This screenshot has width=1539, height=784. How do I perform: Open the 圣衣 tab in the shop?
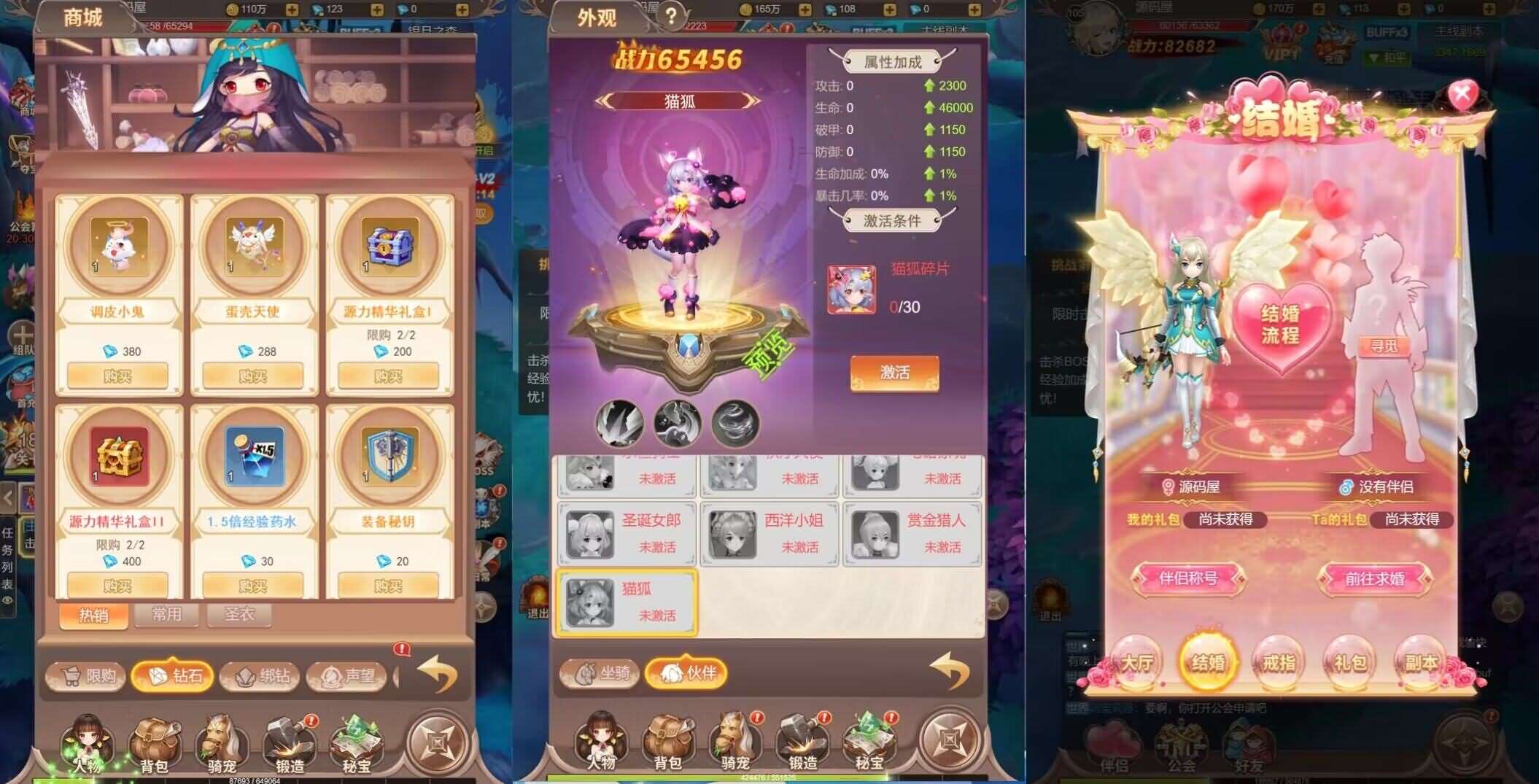240,616
